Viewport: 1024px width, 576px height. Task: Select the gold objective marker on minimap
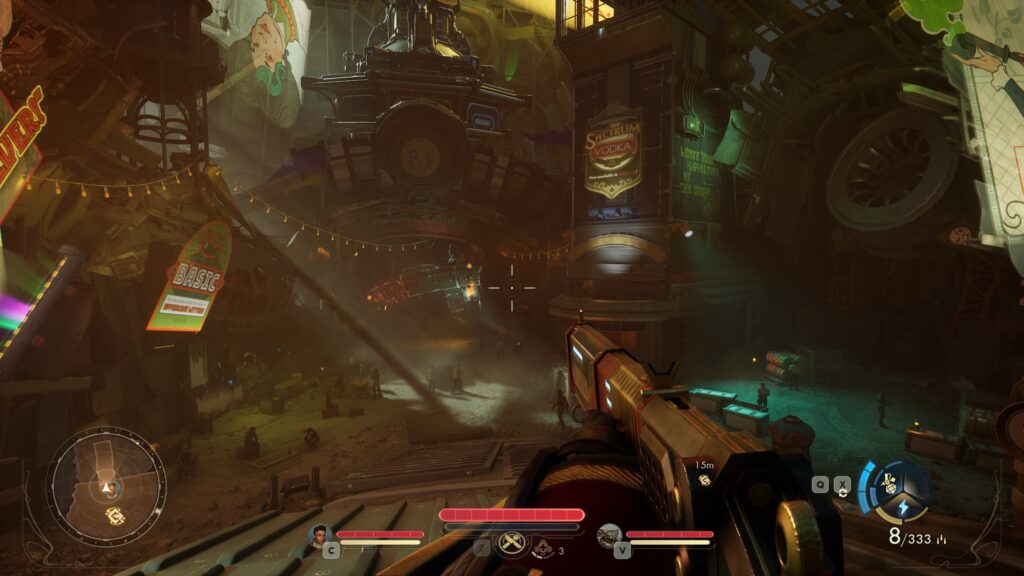(114, 515)
